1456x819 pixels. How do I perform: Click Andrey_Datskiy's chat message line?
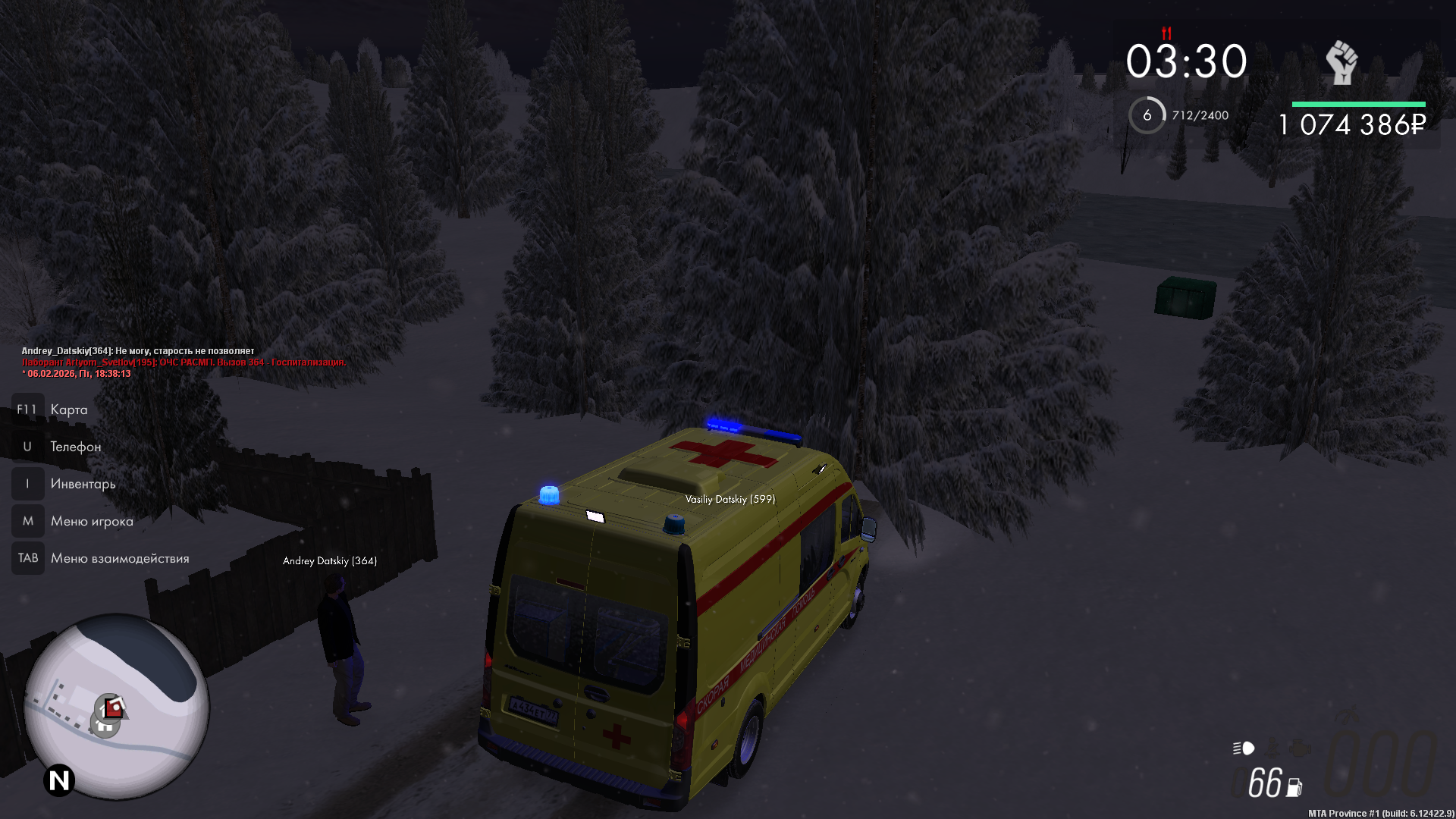(x=138, y=351)
